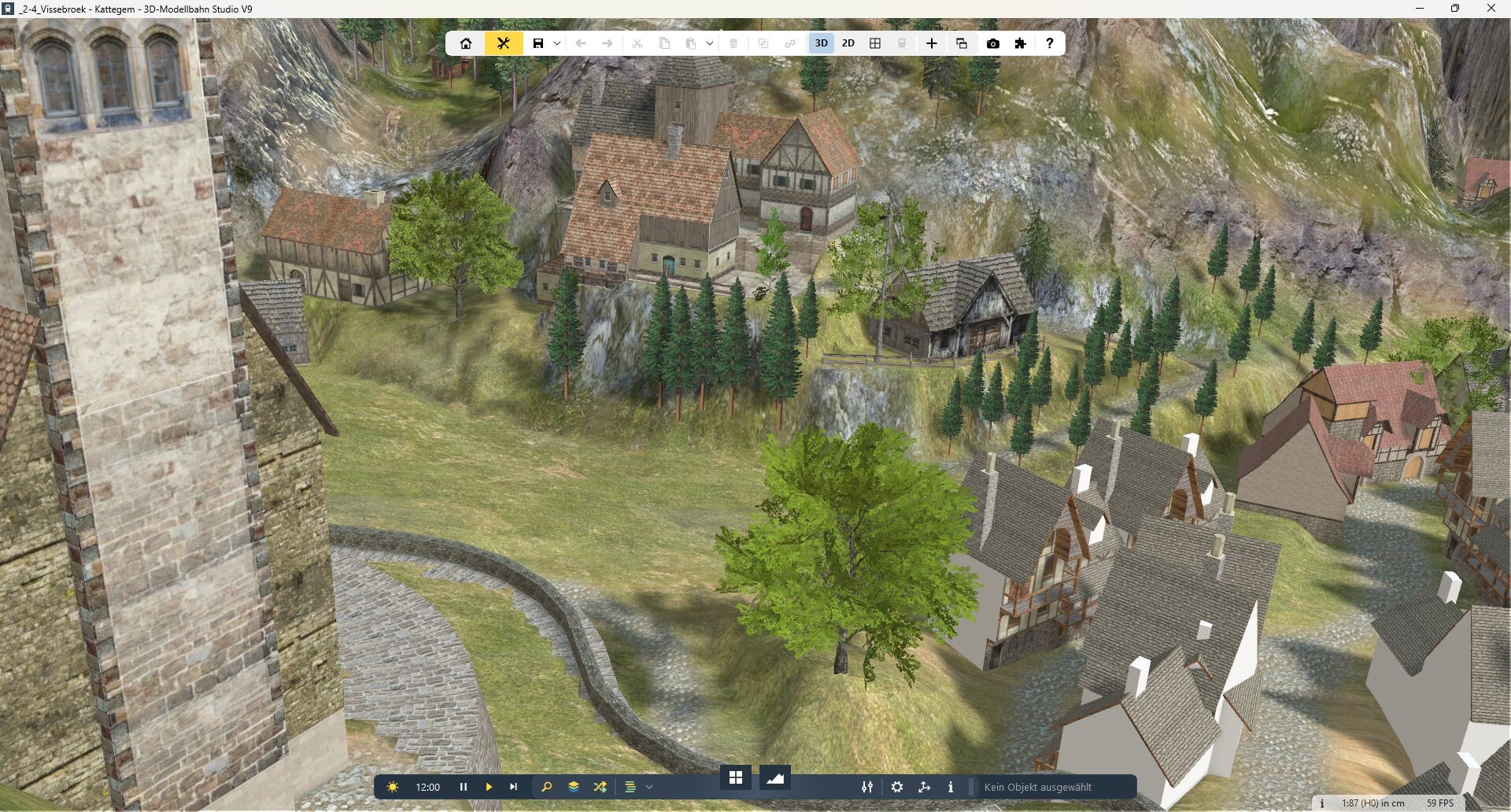This screenshot has height=812, width=1511.
Task: Select the 3D view mode
Action: coord(821,43)
